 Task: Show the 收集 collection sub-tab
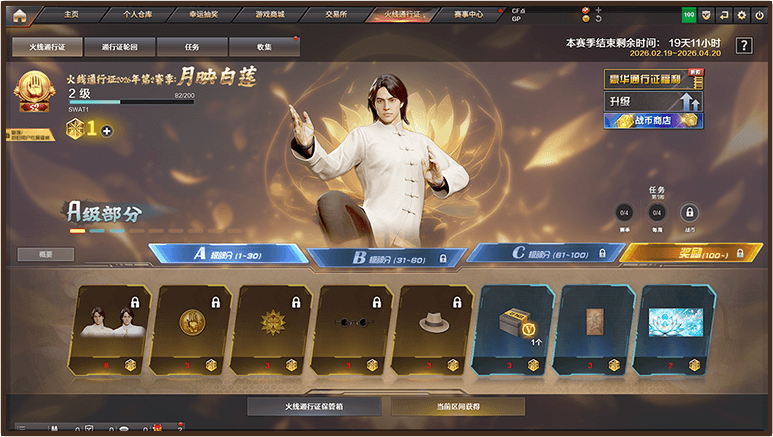[x=264, y=47]
